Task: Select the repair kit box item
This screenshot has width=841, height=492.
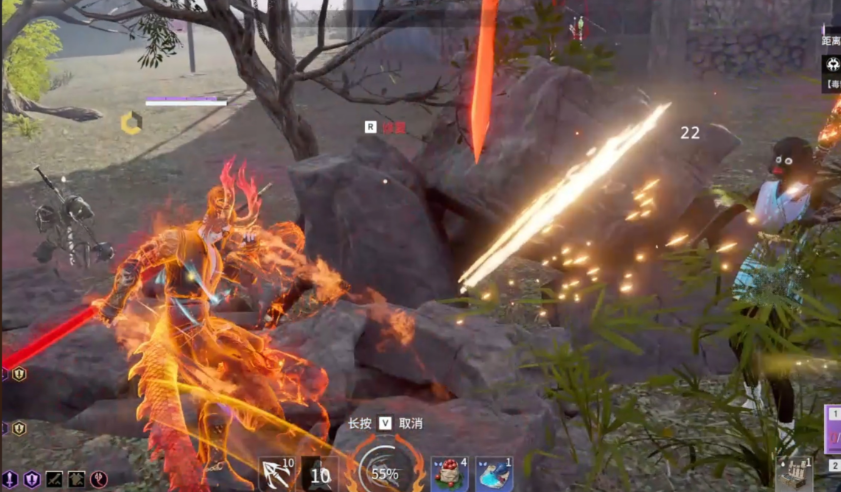Action: 792,476
